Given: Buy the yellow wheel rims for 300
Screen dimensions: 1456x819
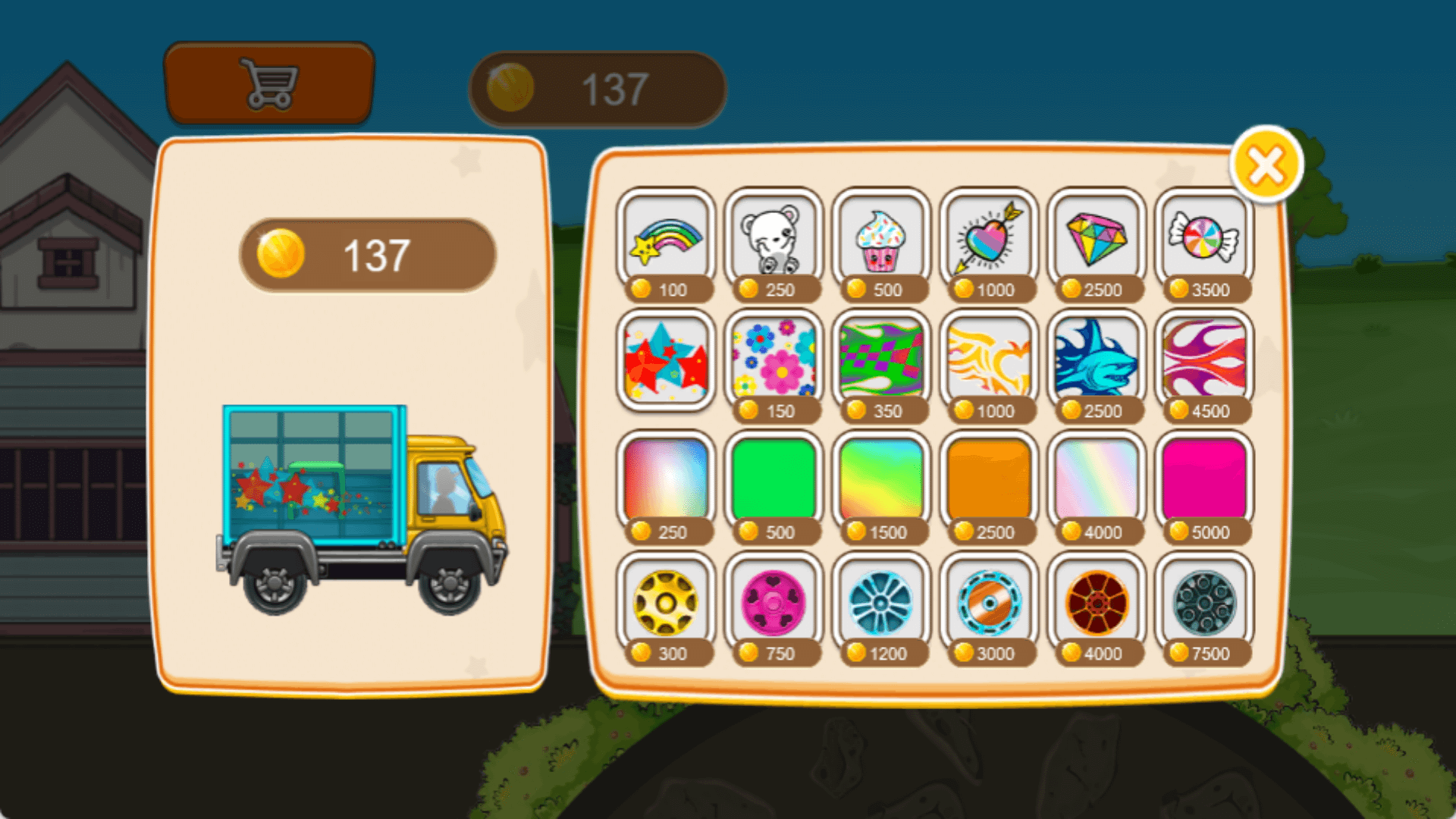Looking at the screenshot, I should [666, 602].
